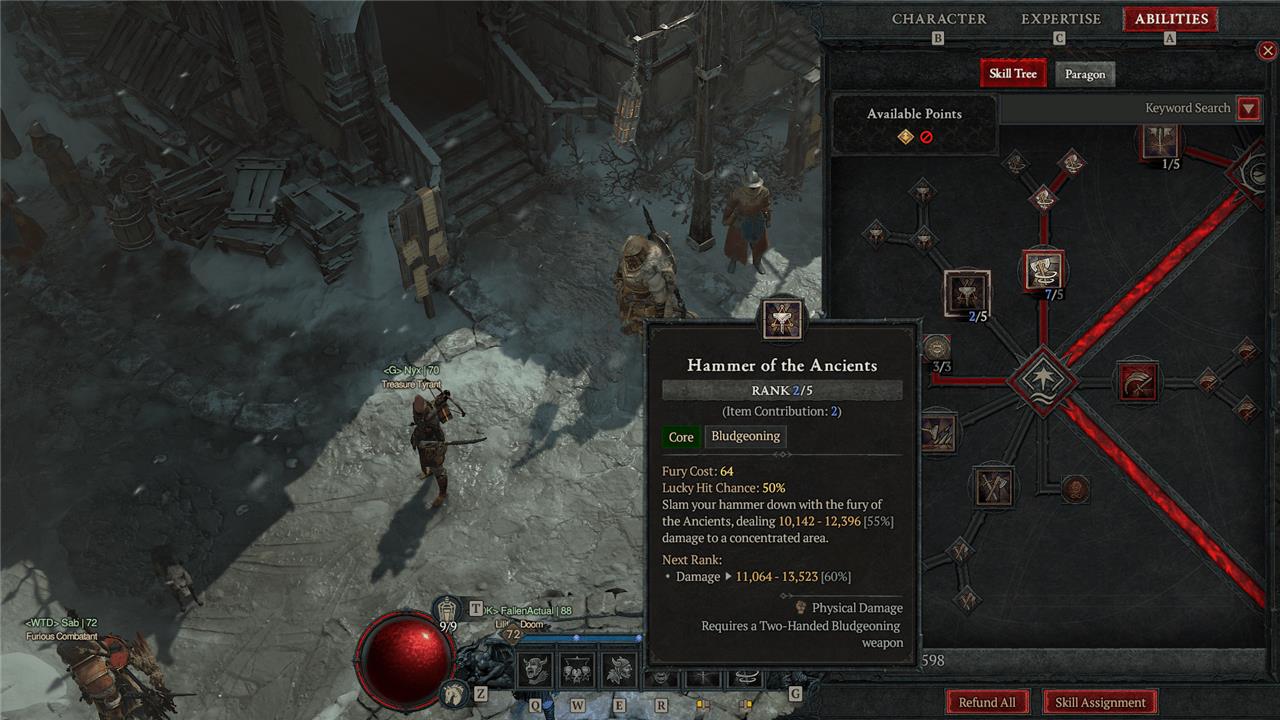Switch to the Character tab

[938, 19]
